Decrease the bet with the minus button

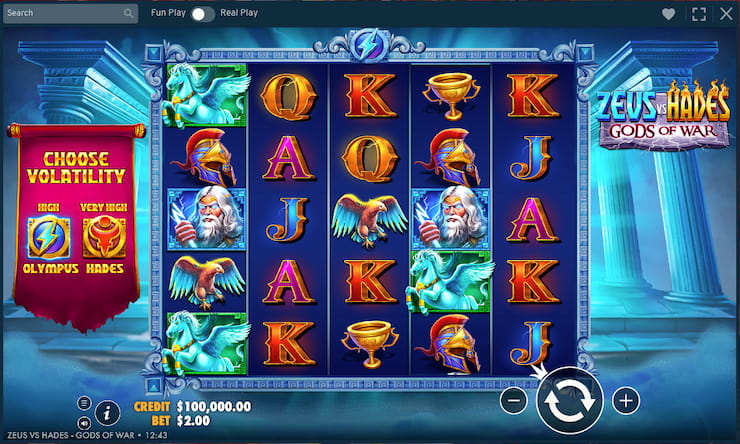[512, 401]
